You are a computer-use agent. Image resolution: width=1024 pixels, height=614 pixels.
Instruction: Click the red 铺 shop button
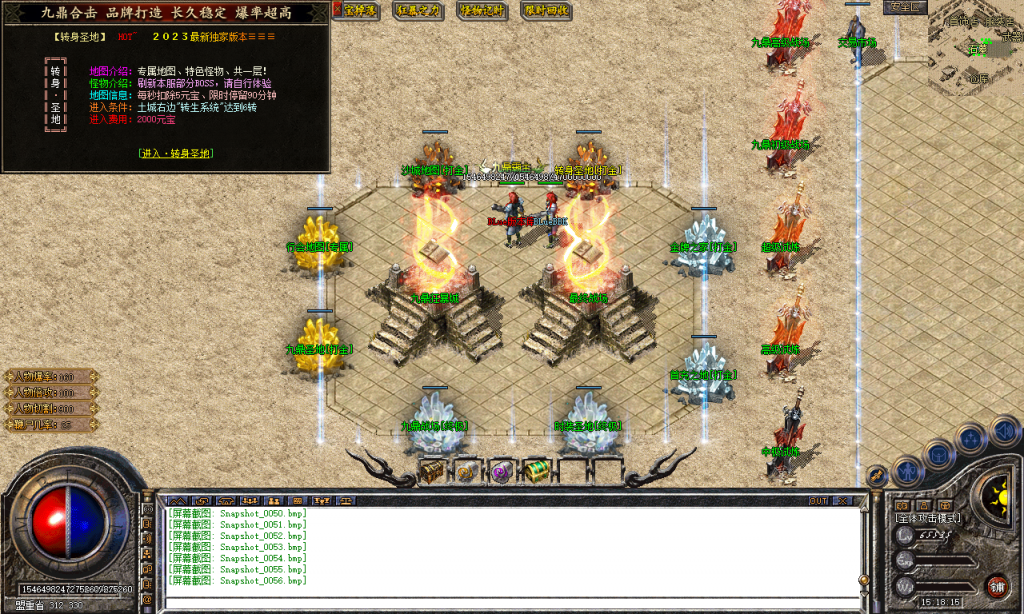(x=996, y=585)
